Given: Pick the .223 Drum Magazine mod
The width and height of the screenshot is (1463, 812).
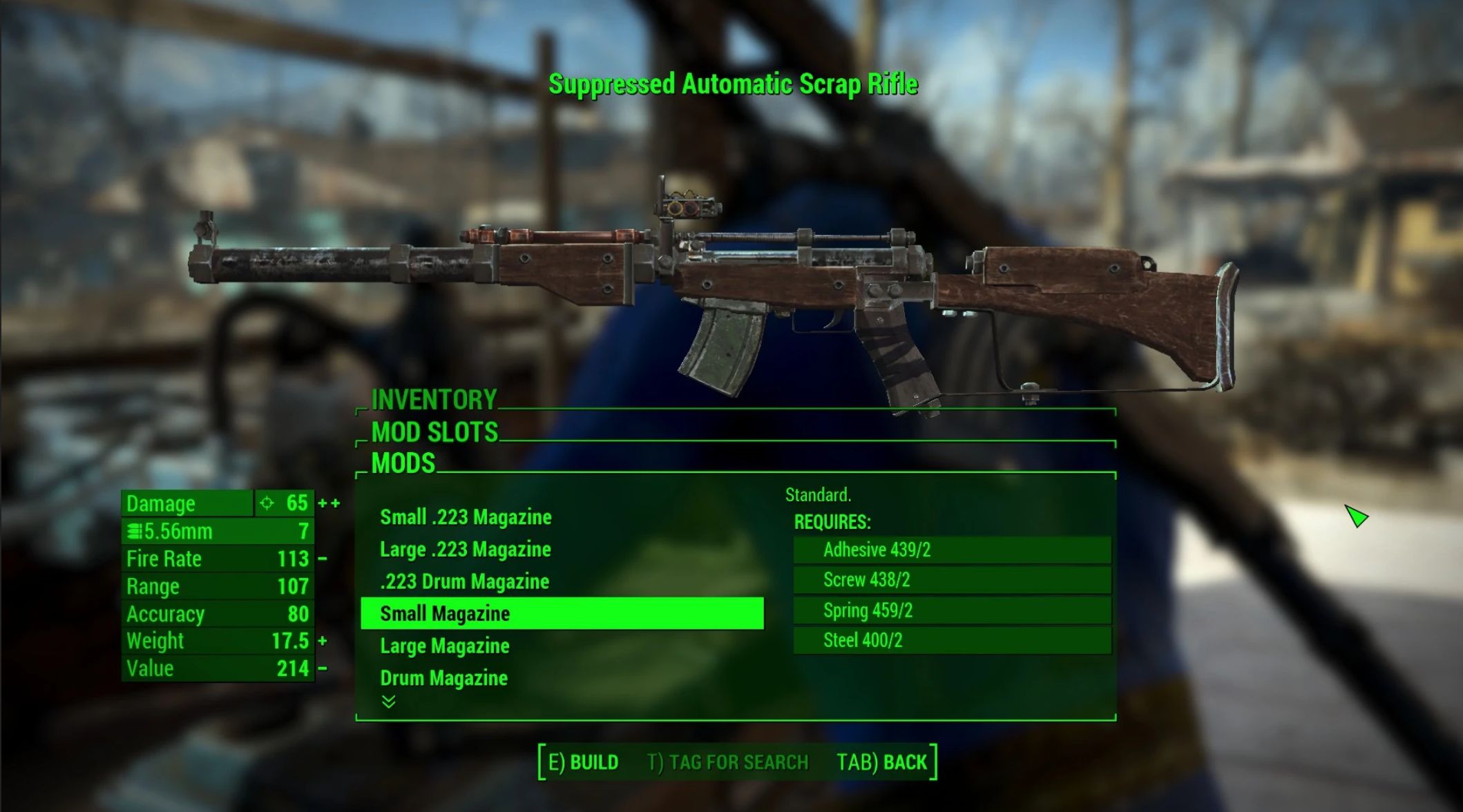Looking at the screenshot, I should point(464,581).
